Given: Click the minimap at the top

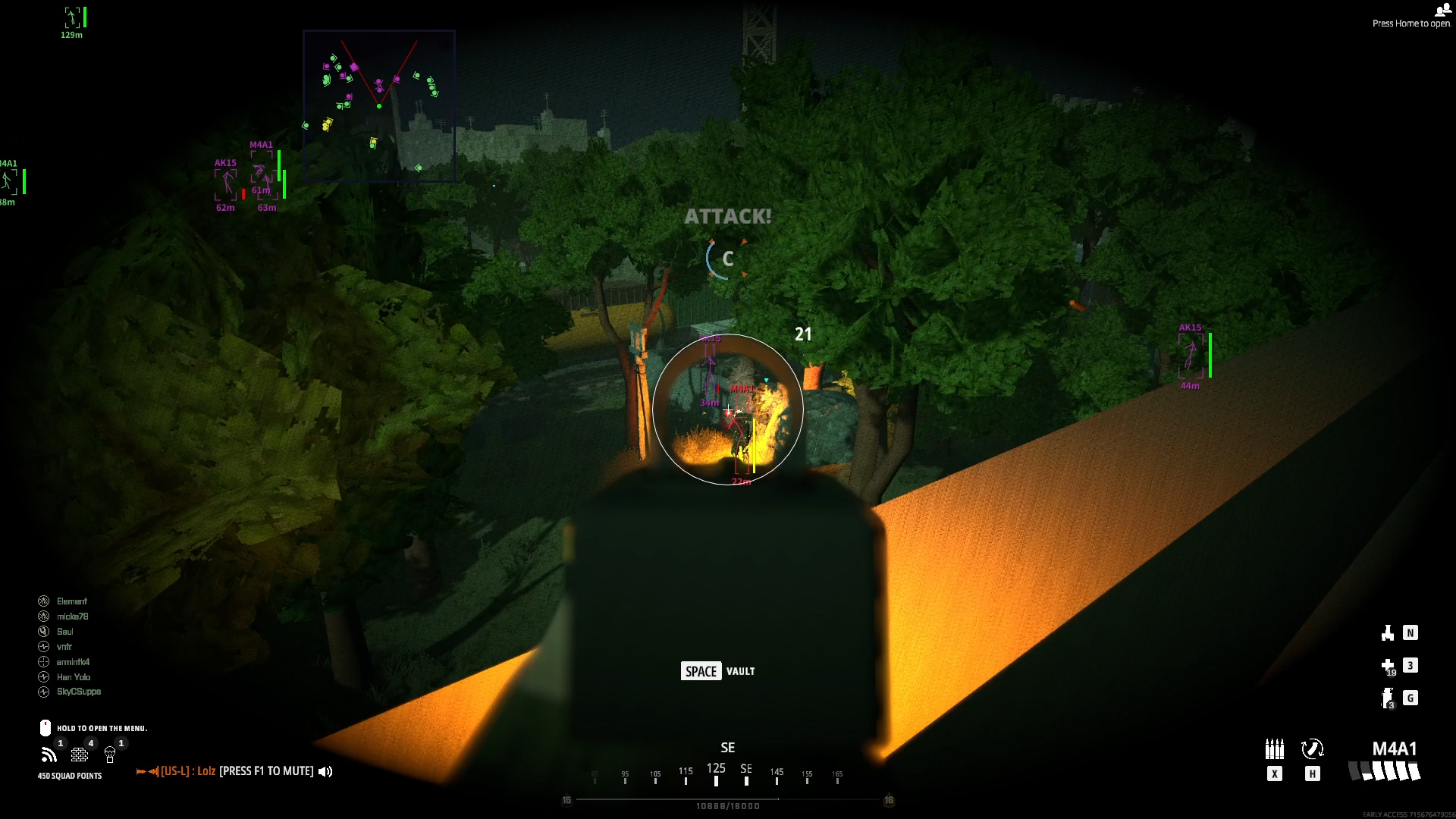Looking at the screenshot, I should pyautogui.click(x=378, y=105).
